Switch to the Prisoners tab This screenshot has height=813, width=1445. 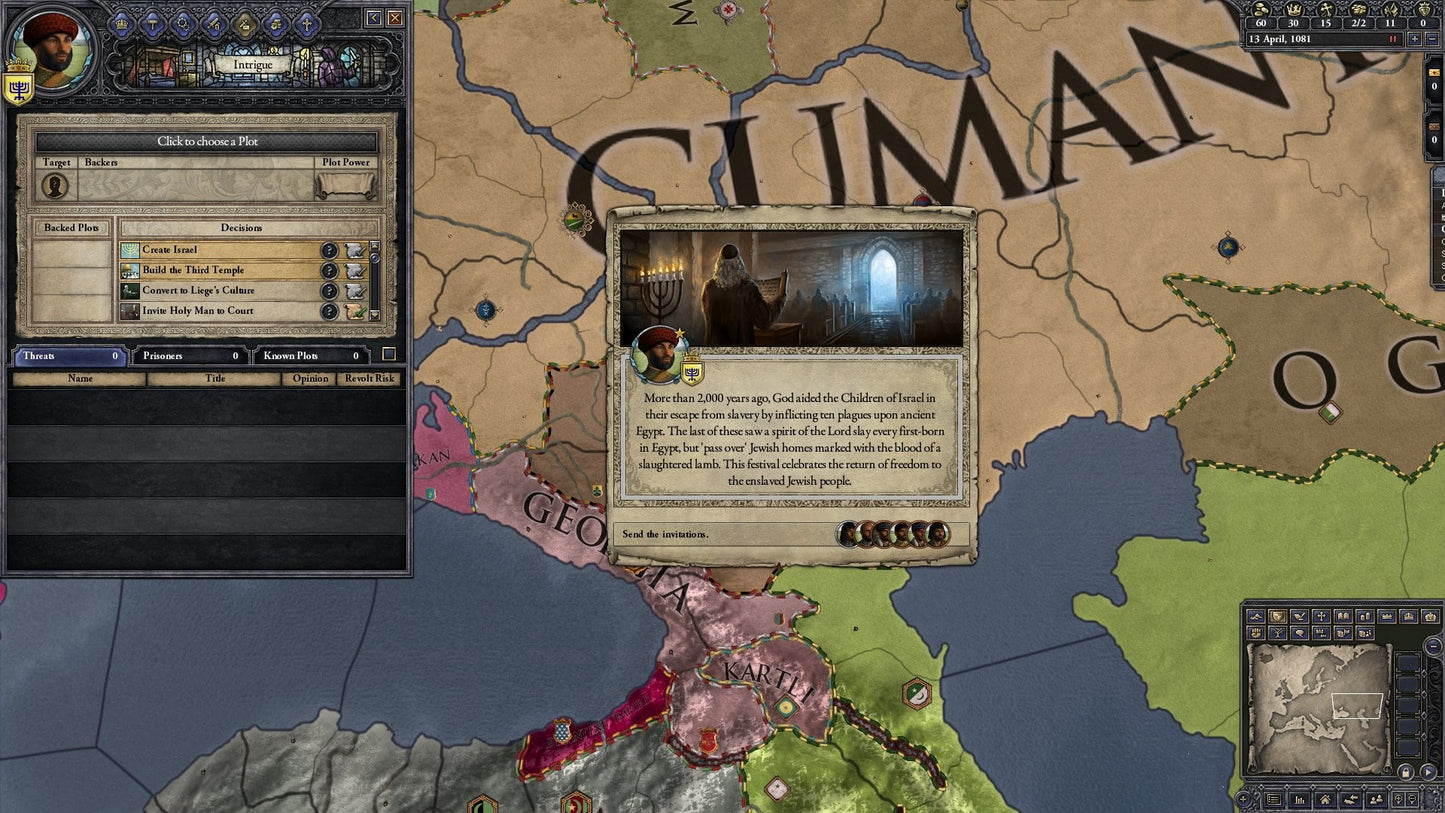(190, 355)
